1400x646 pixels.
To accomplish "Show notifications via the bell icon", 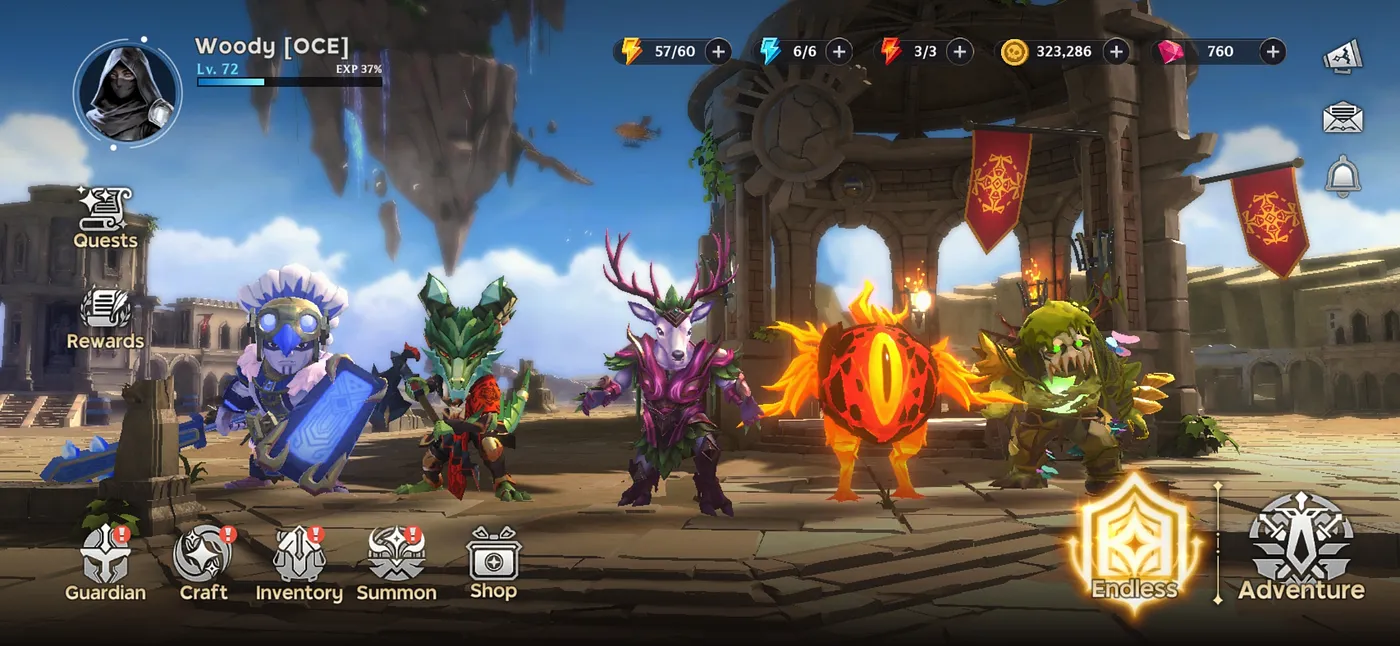I will pyautogui.click(x=1343, y=176).
